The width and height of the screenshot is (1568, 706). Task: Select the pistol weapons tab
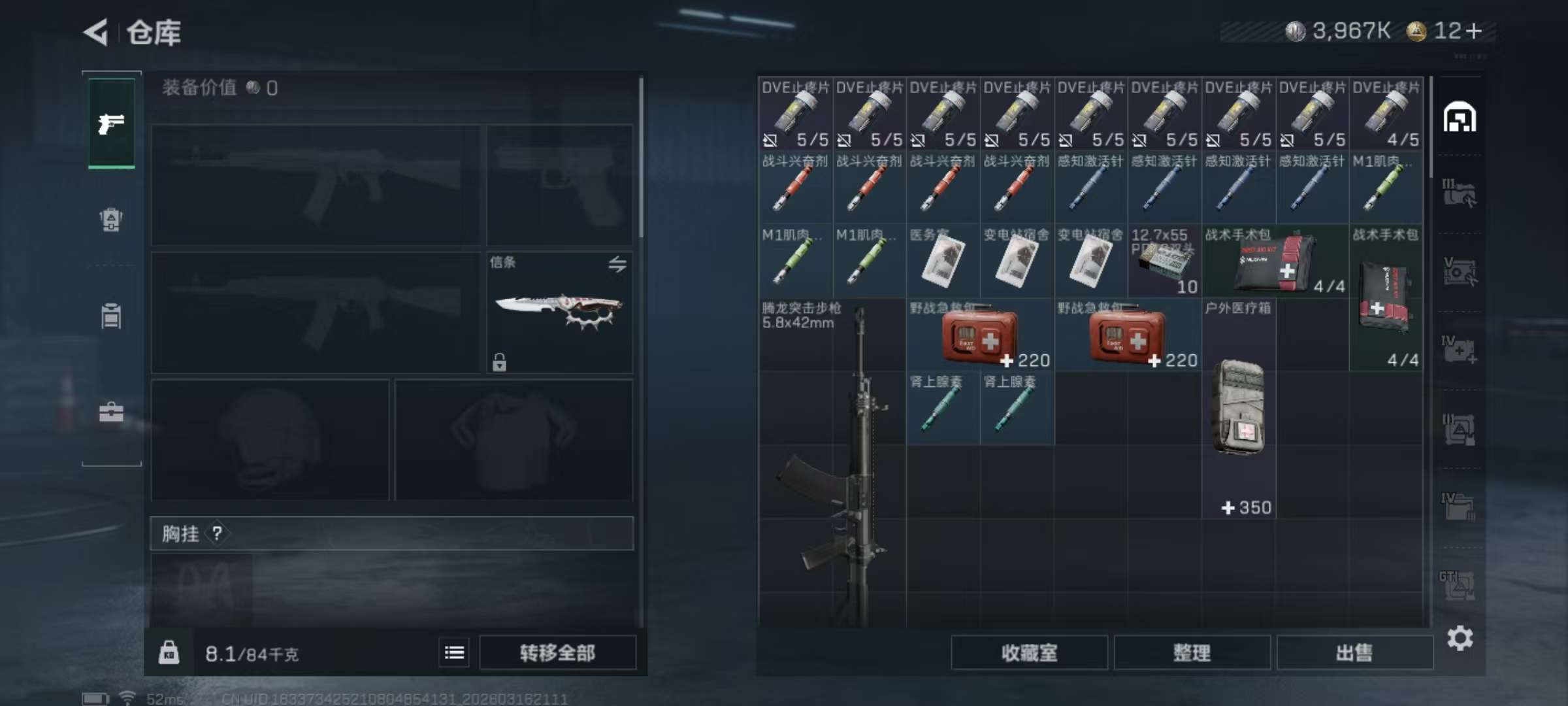(x=112, y=123)
